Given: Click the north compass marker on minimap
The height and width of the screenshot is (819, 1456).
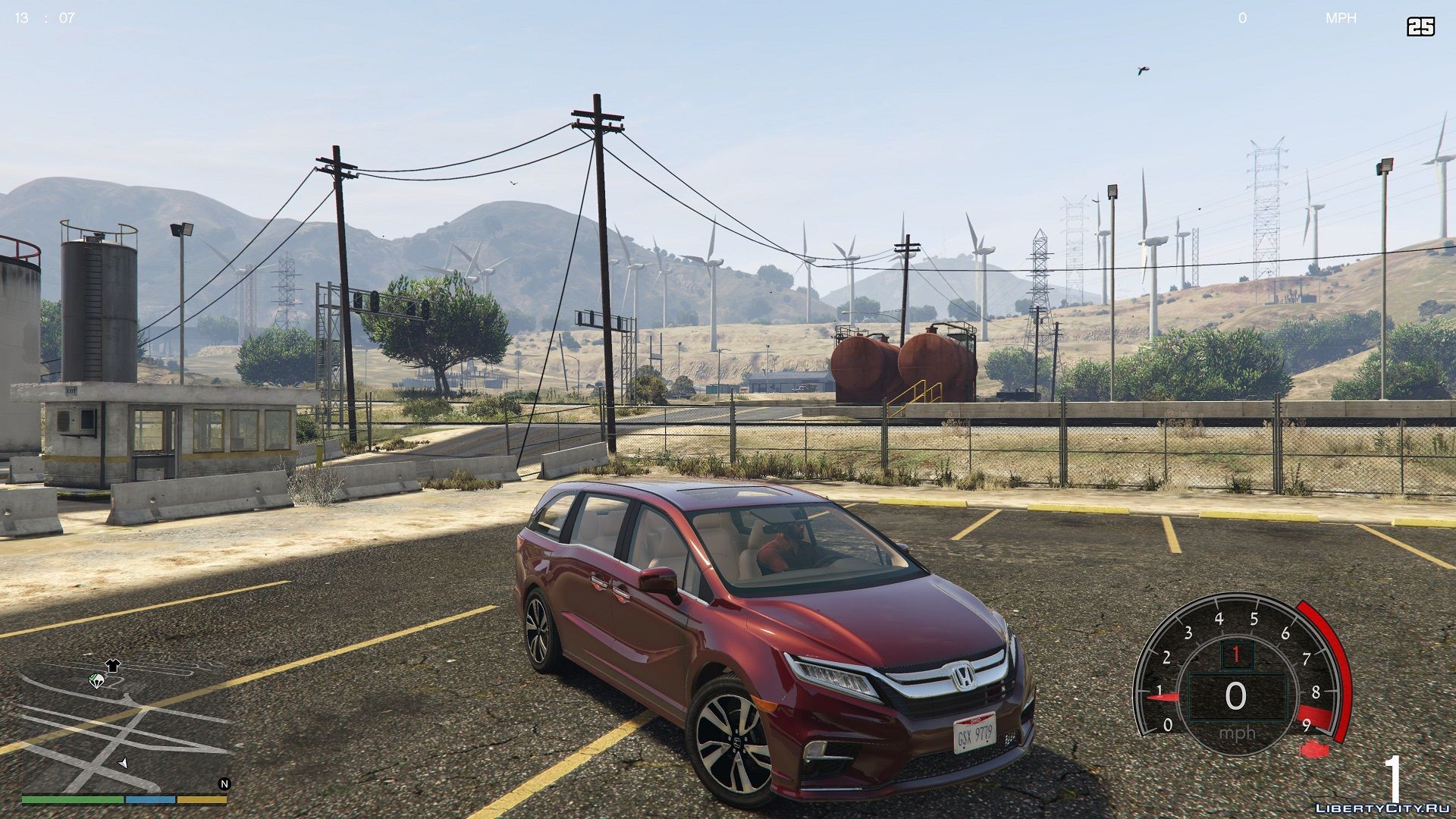Looking at the screenshot, I should (x=224, y=784).
